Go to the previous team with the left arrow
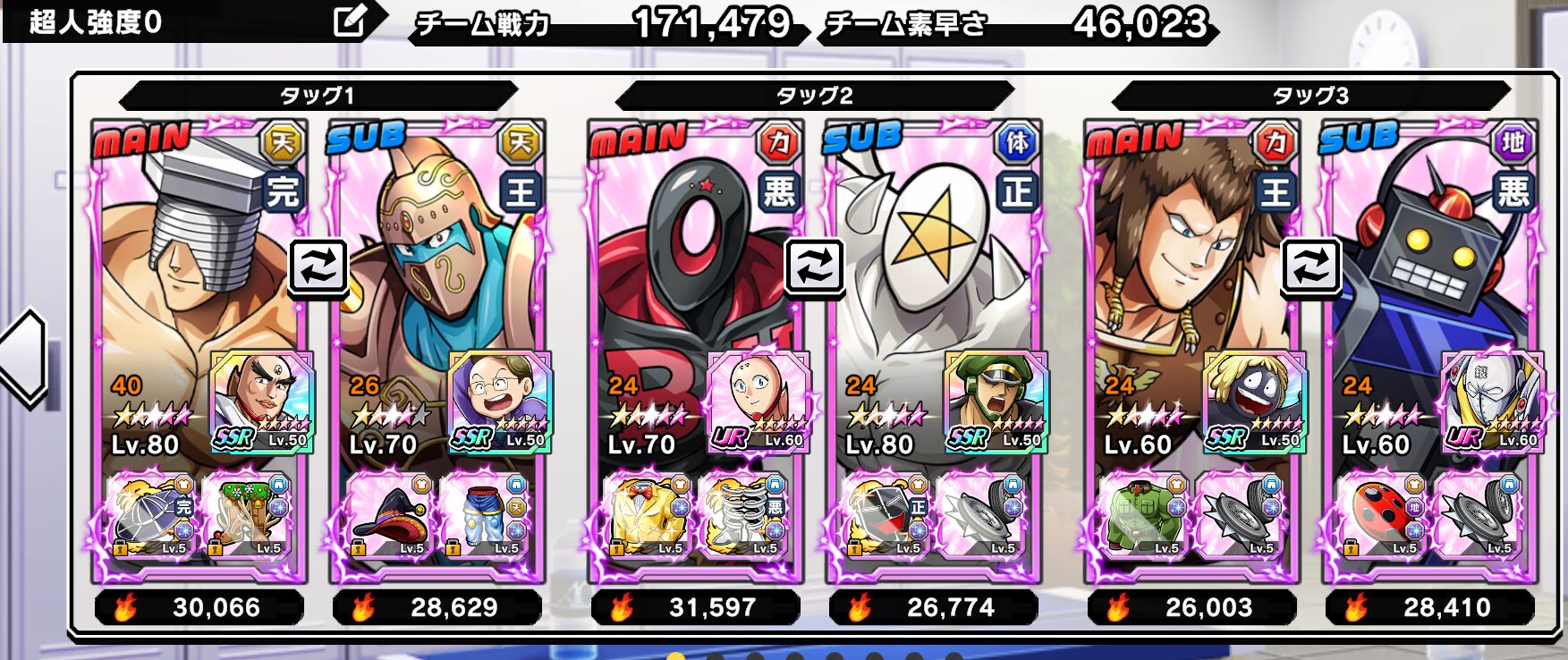This screenshot has height=660, width=1568. 25,358
